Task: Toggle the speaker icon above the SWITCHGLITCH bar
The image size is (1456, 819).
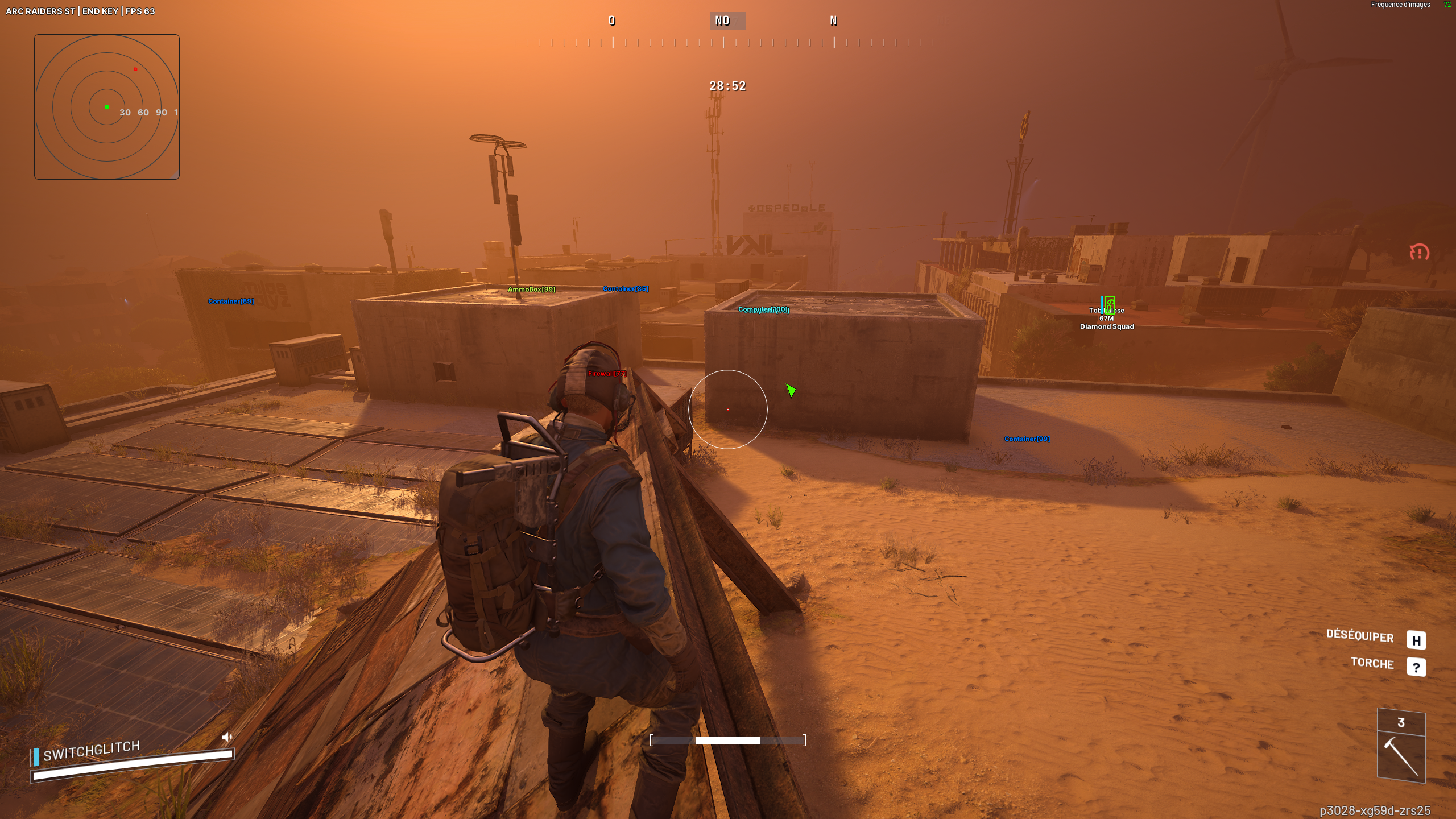Action: (x=227, y=737)
